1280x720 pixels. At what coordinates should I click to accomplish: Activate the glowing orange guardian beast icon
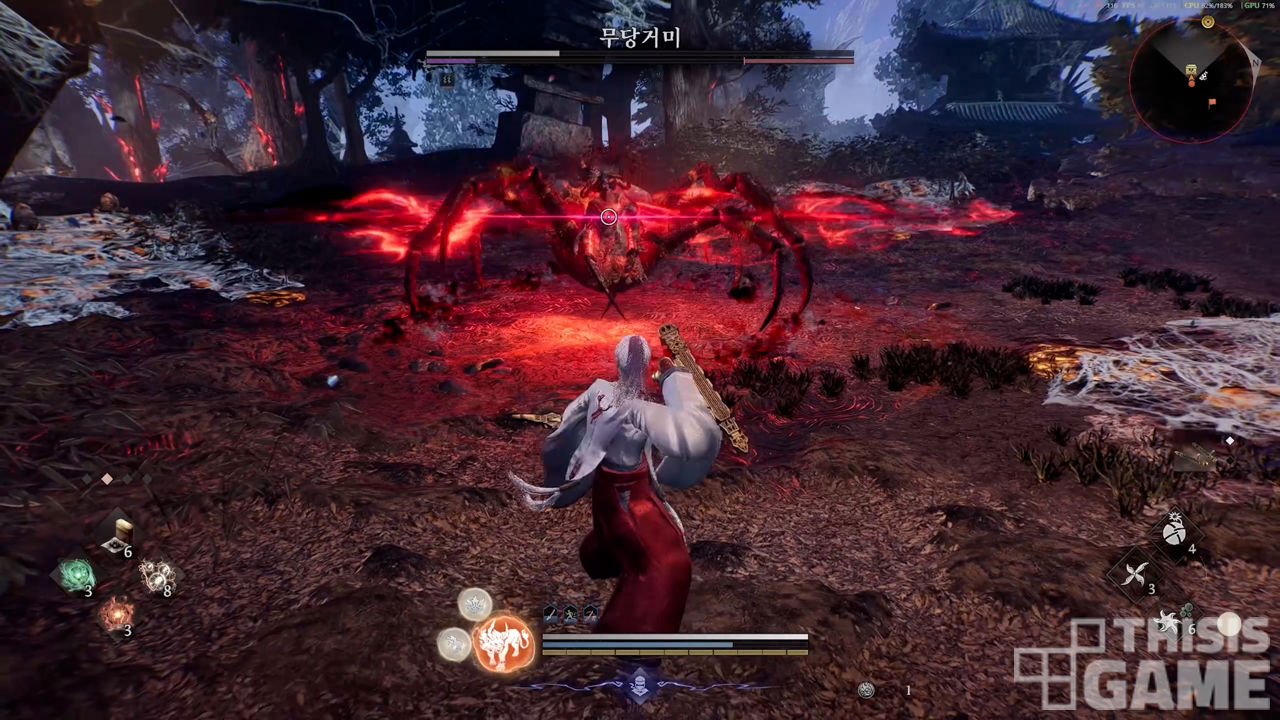(x=502, y=642)
